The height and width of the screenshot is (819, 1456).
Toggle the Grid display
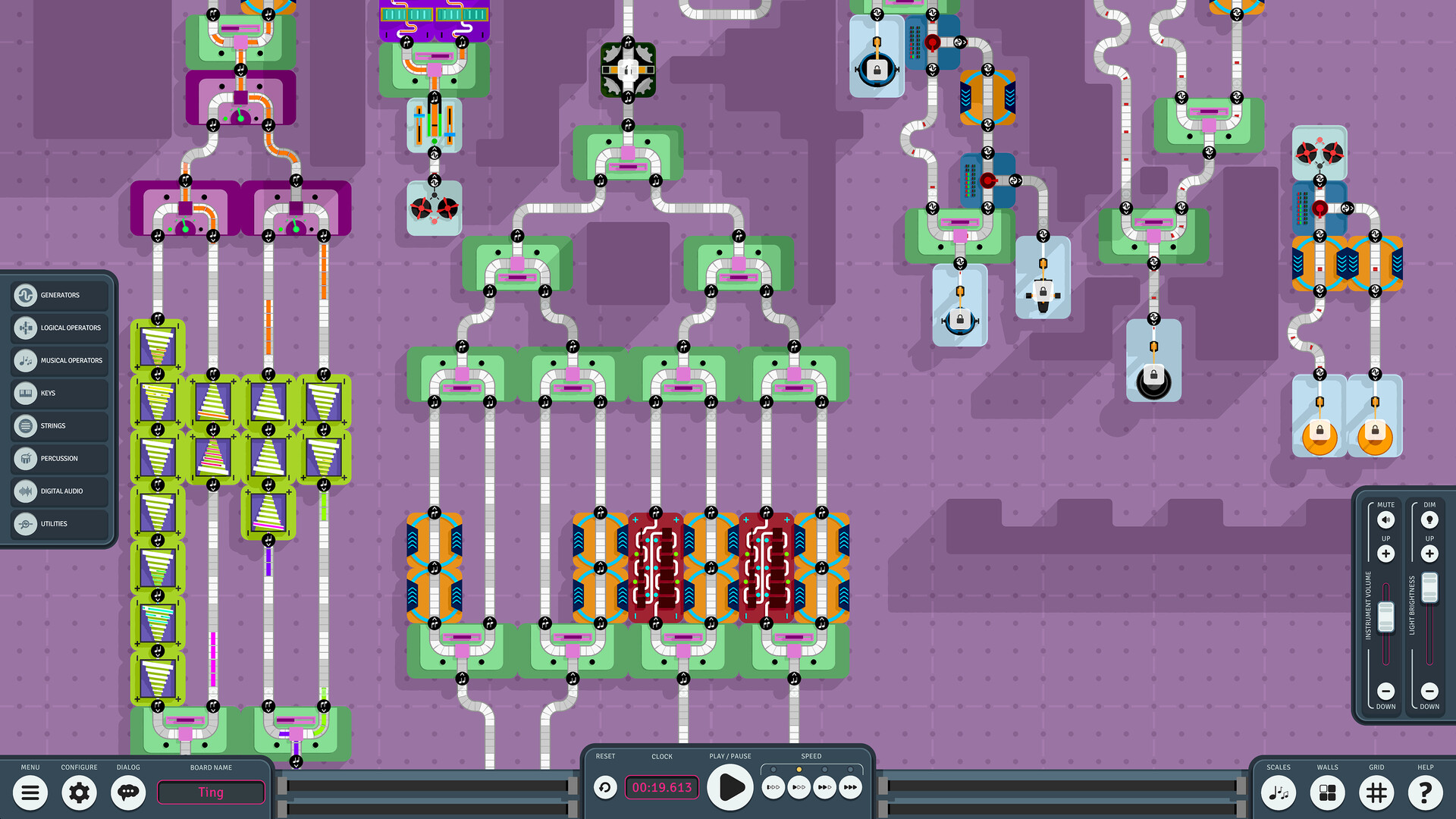coord(1376,792)
